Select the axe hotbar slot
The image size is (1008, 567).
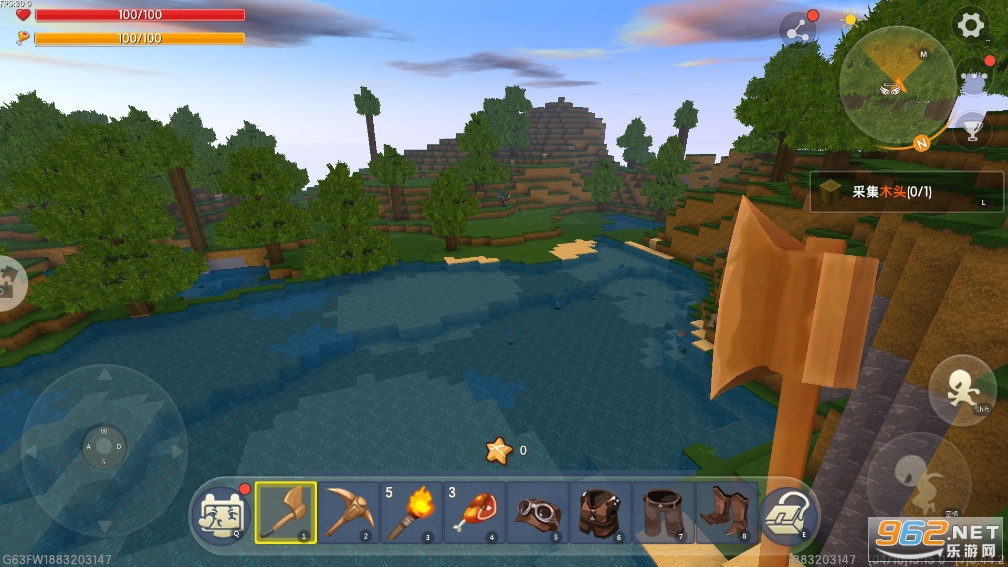(x=286, y=512)
